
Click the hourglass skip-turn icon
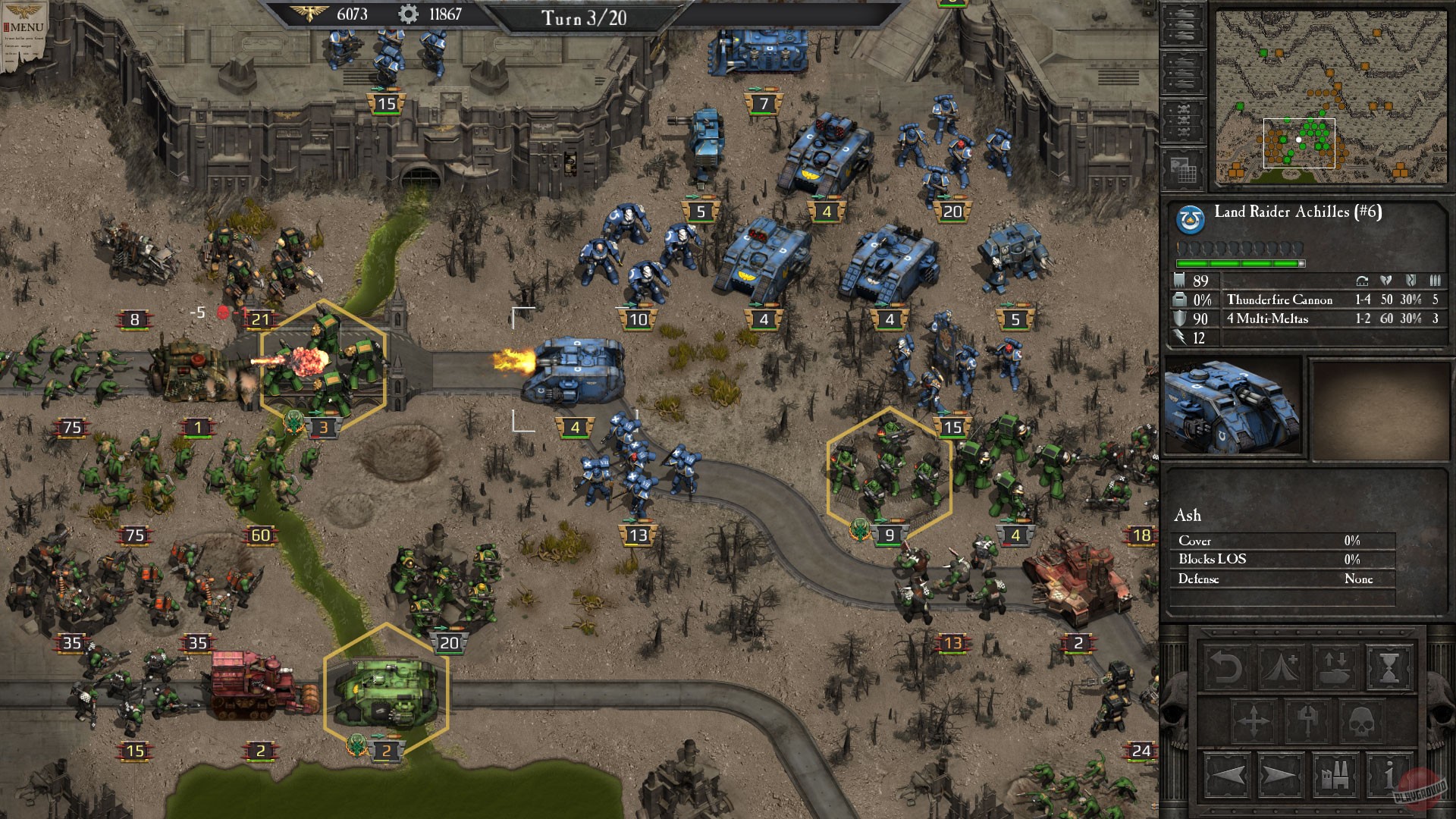click(1388, 667)
